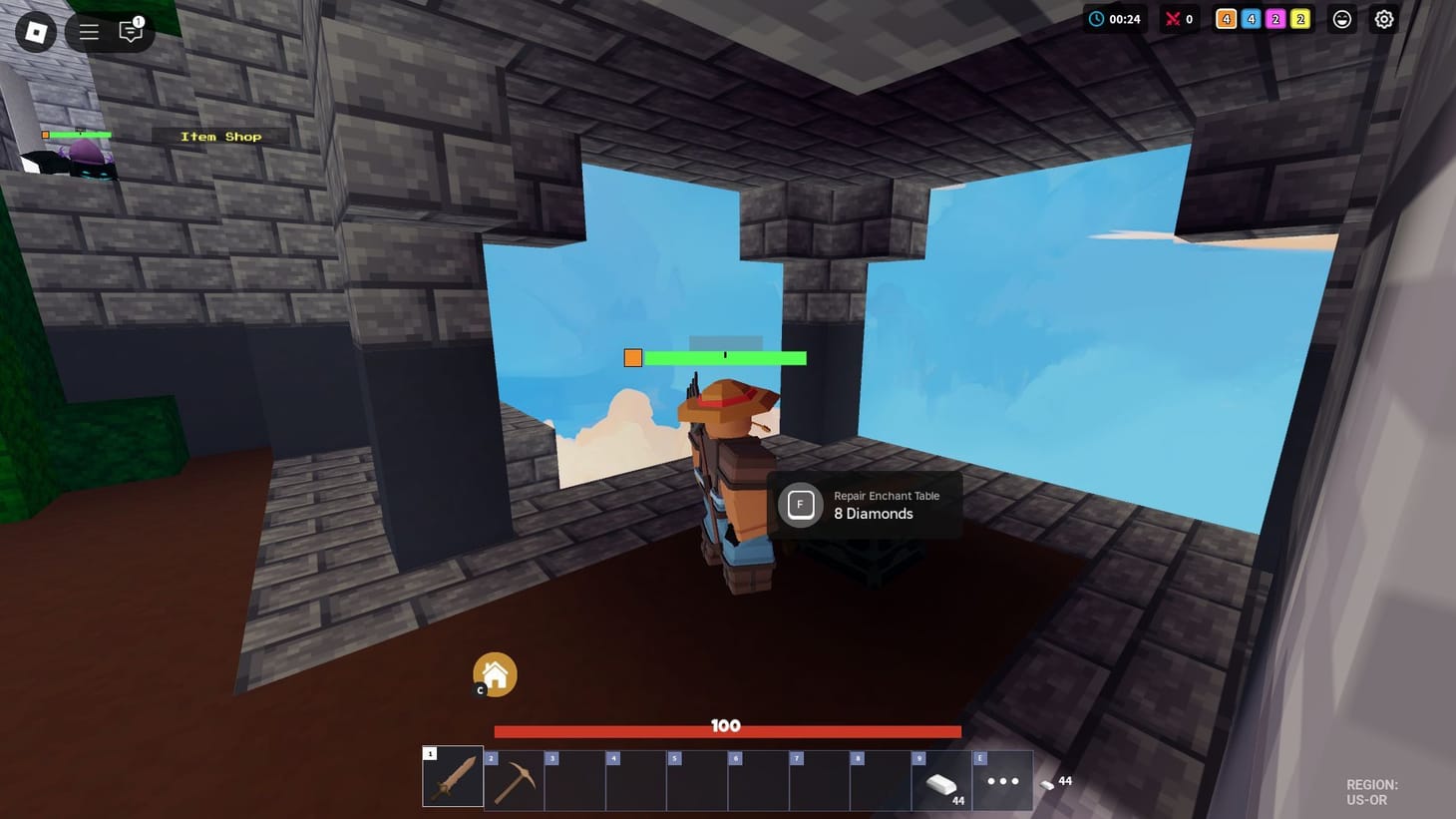1456x819 pixels.
Task: Open the emotes smiley icon
Action: (1342, 18)
